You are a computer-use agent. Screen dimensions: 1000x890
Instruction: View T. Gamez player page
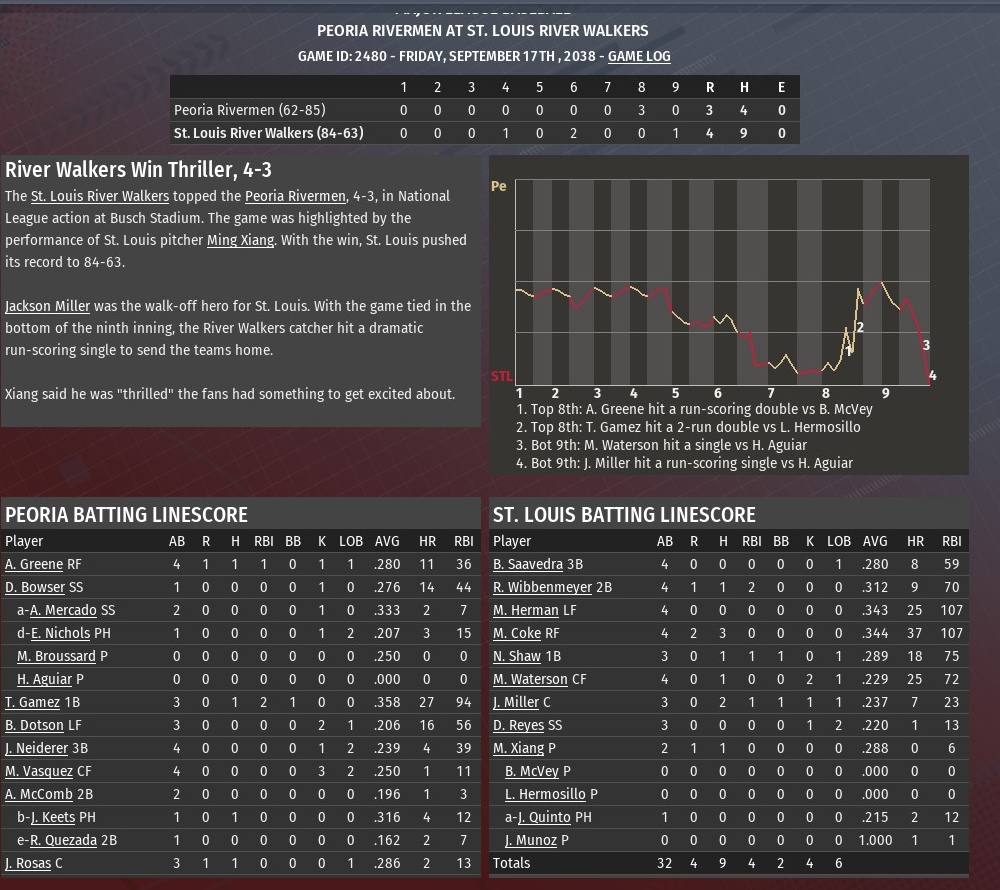pos(32,702)
